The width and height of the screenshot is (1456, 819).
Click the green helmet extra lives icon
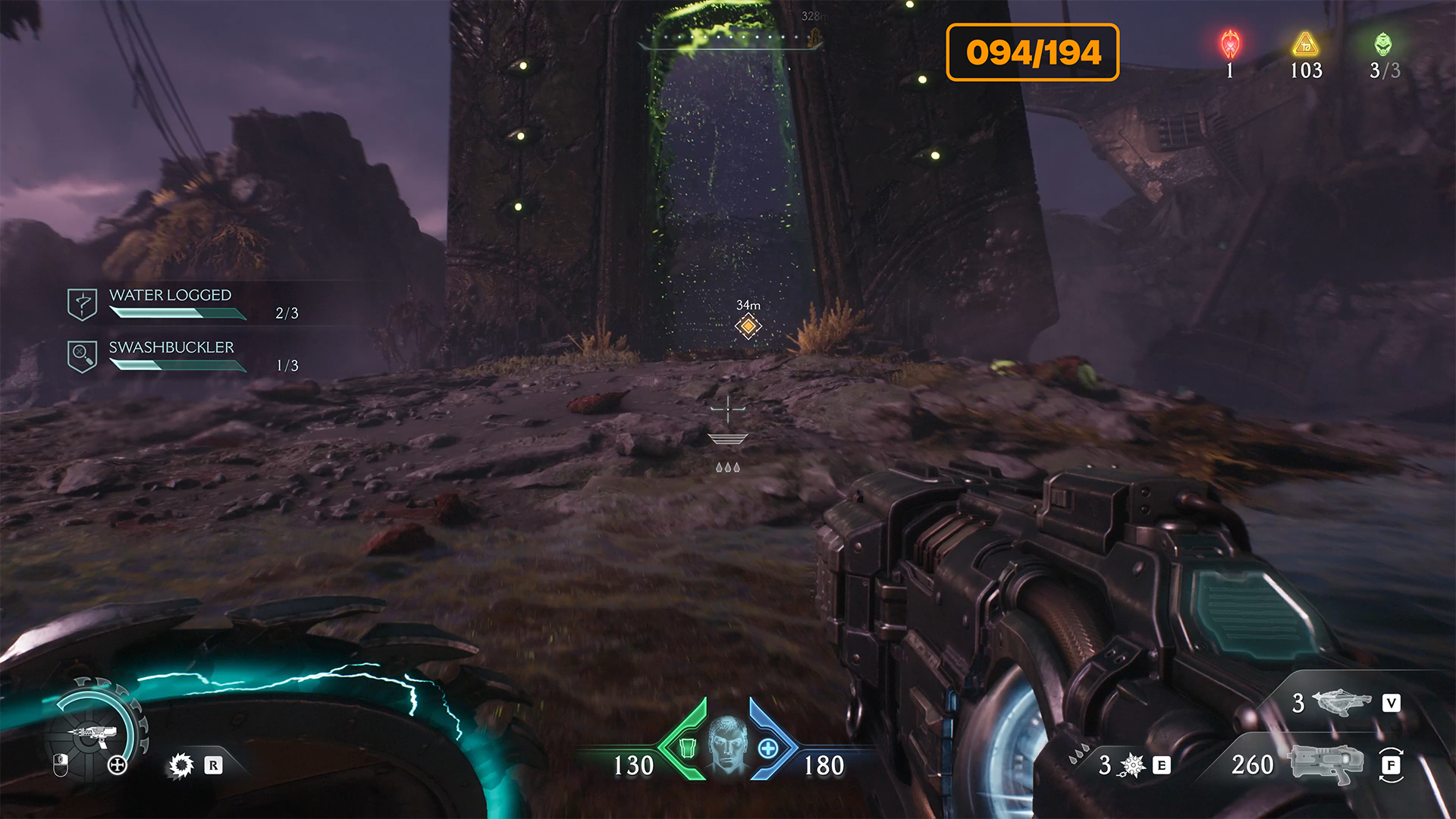(x=1383, y=45)
